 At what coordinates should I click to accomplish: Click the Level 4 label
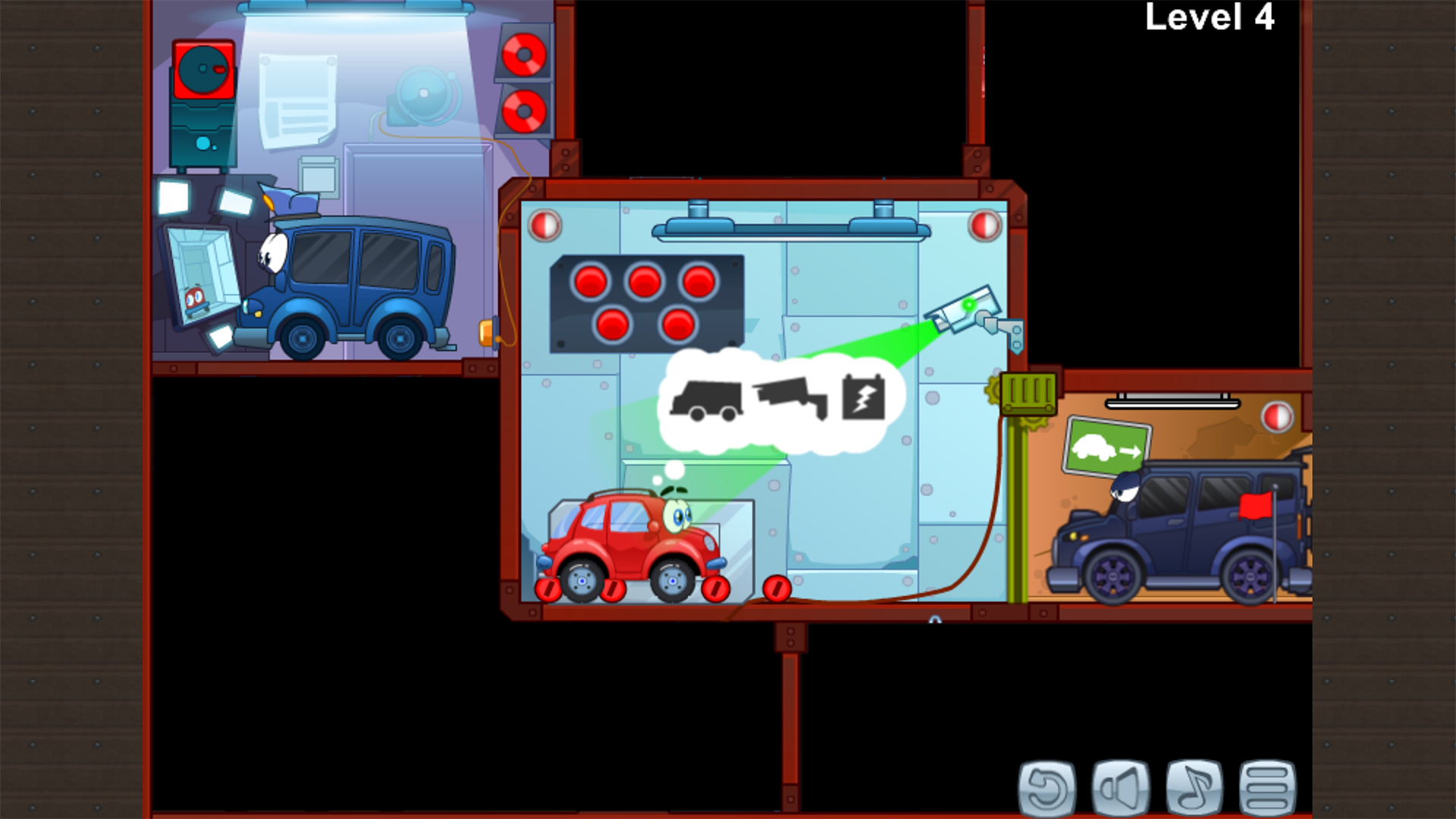(1208, 19)
